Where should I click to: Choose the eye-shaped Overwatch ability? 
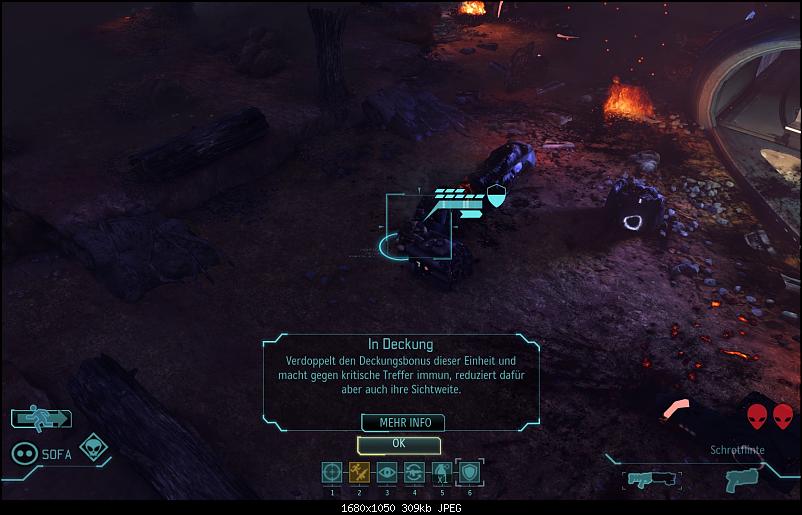coord(387,472)
